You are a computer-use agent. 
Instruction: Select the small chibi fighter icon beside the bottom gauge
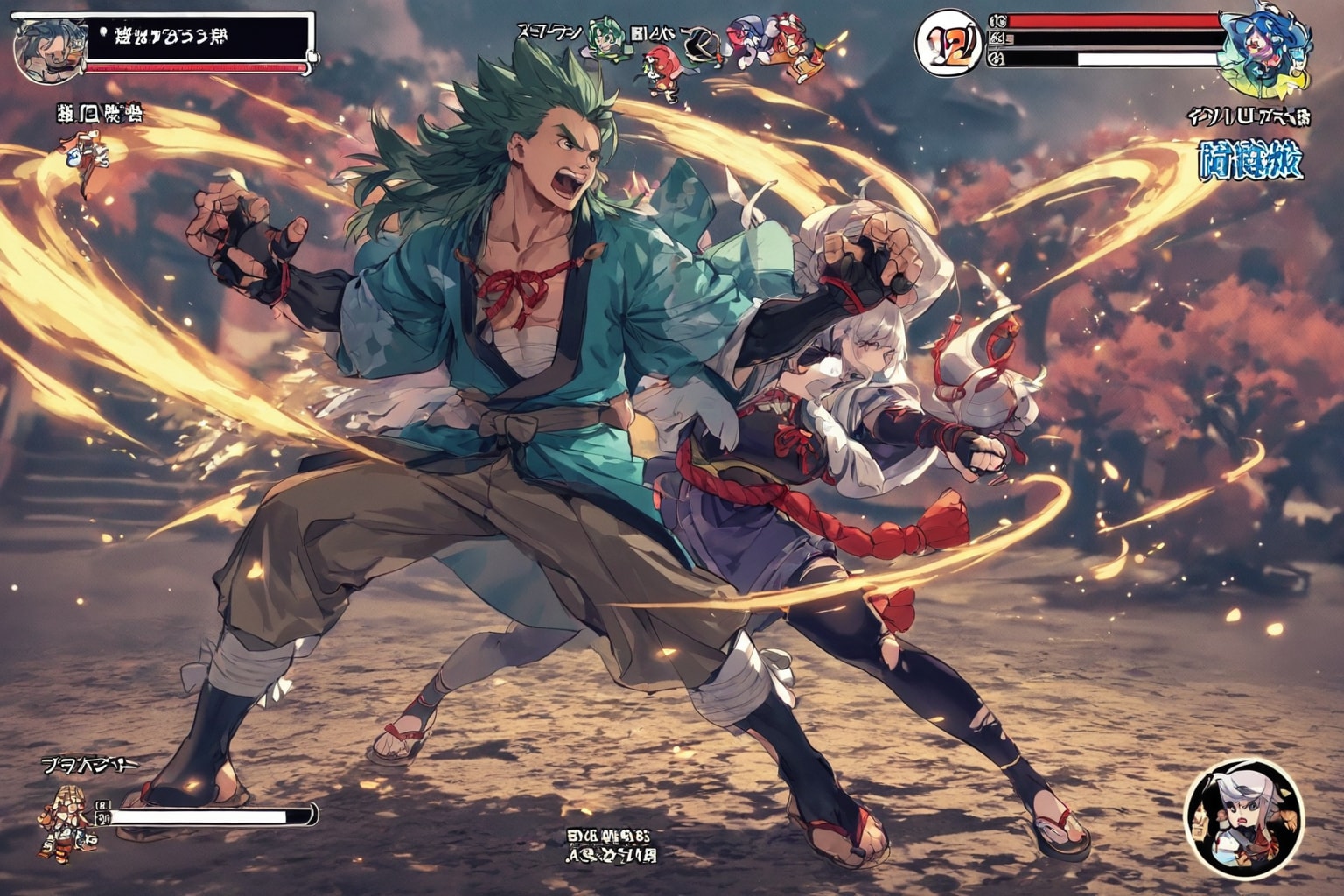point(59,822)
